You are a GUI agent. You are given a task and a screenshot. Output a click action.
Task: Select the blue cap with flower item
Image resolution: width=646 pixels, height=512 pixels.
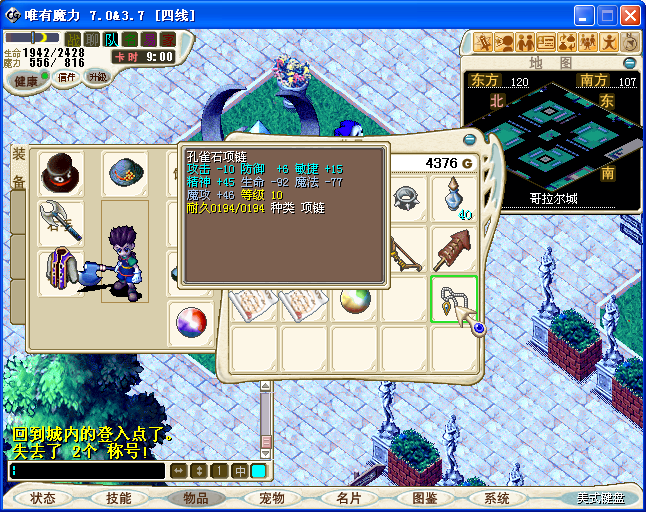(x=124, y=174)
